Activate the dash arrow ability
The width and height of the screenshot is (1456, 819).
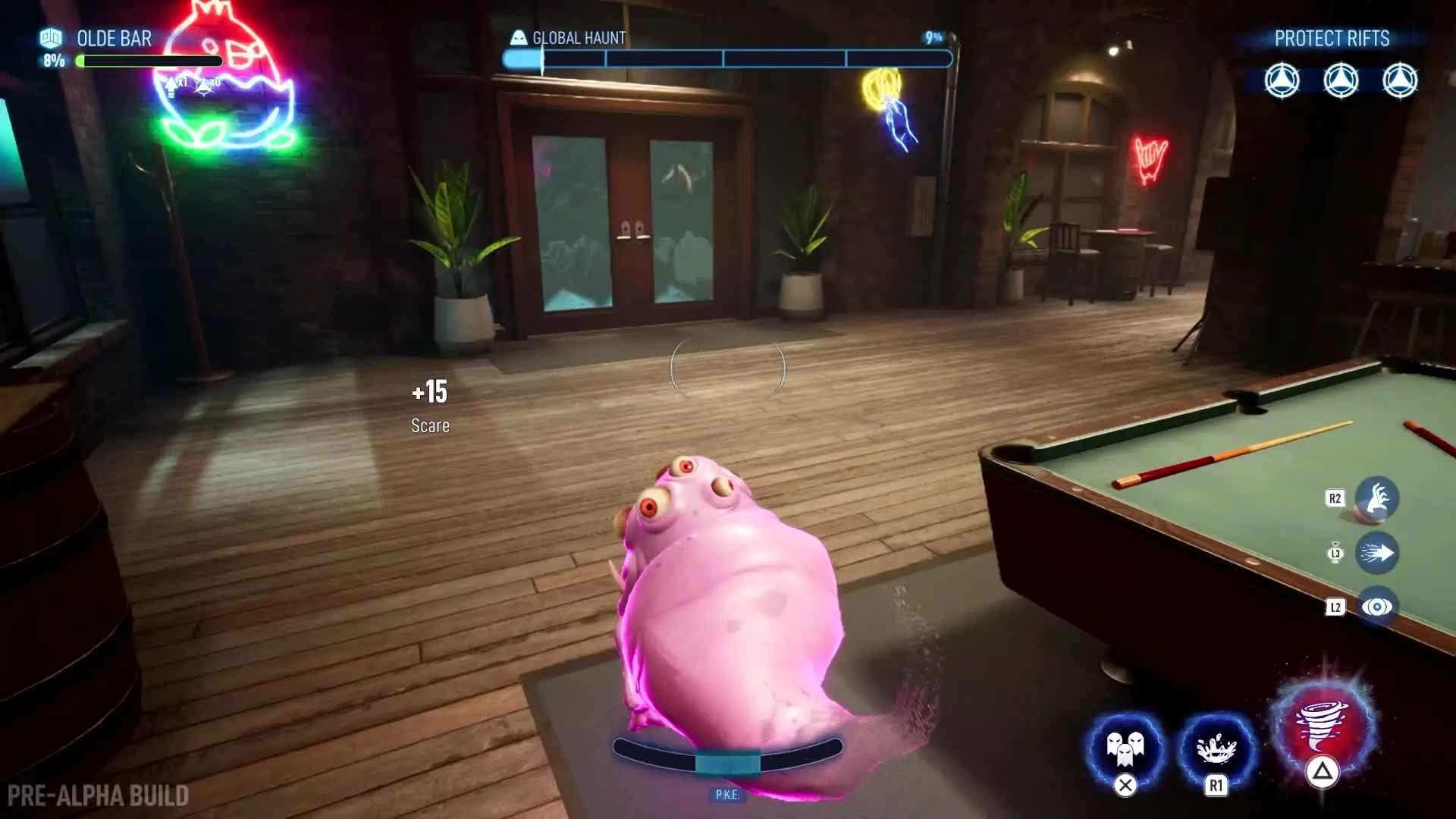pyautogui.click(x=1376, y=553)
